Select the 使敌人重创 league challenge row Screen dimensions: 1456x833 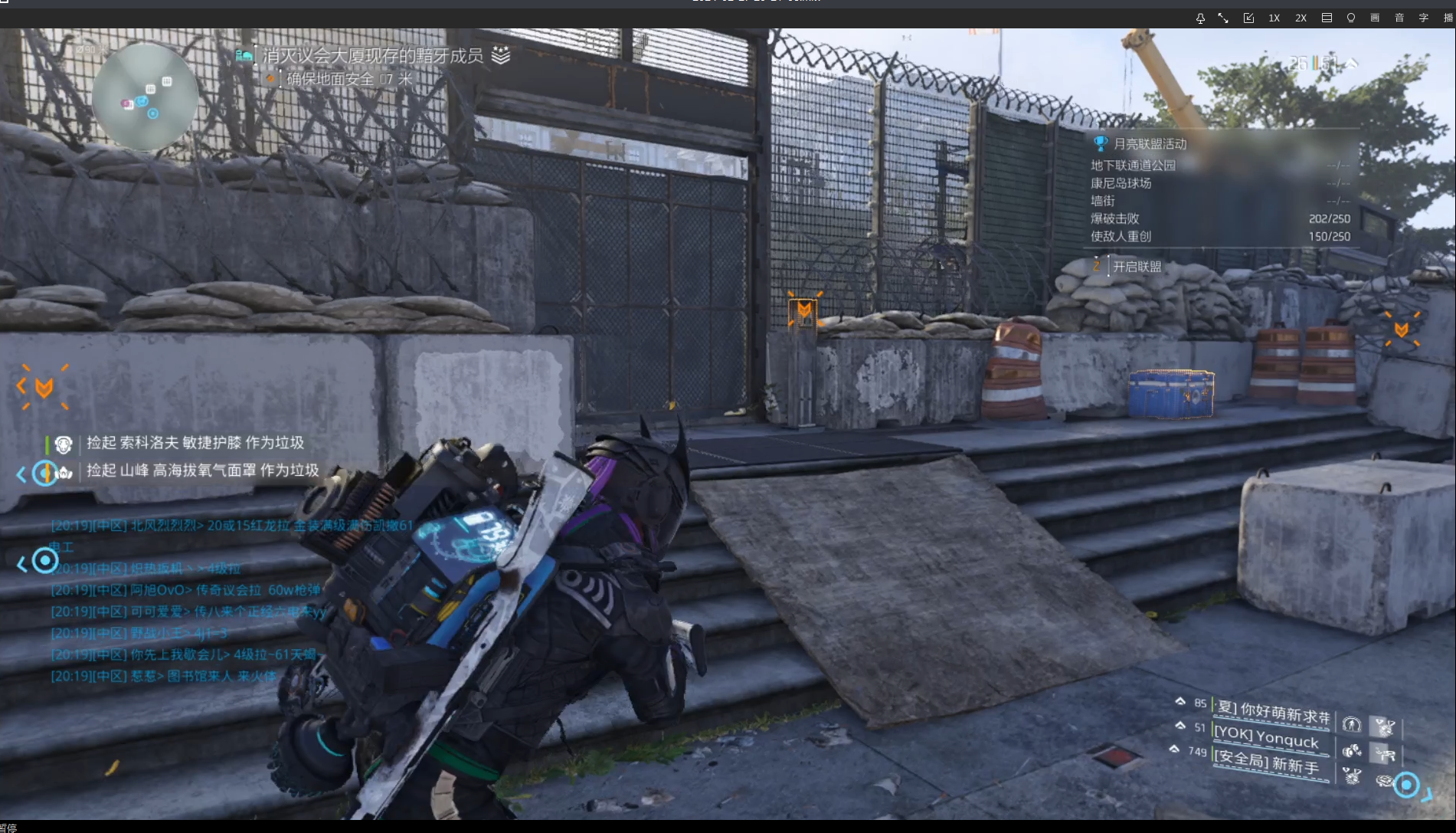[x=1219, y=237]
